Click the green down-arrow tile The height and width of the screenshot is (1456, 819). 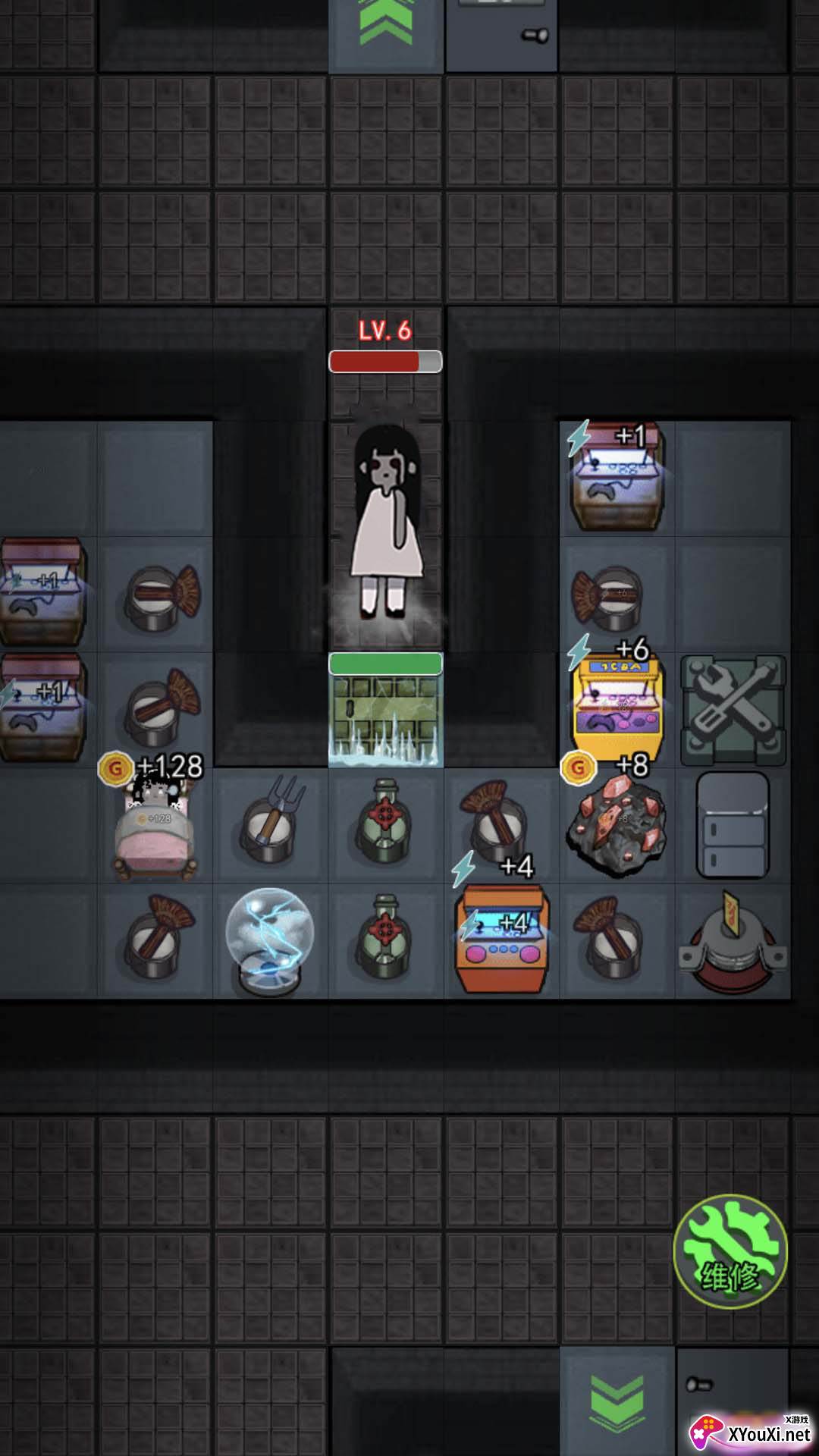[x=617, y=1401]
